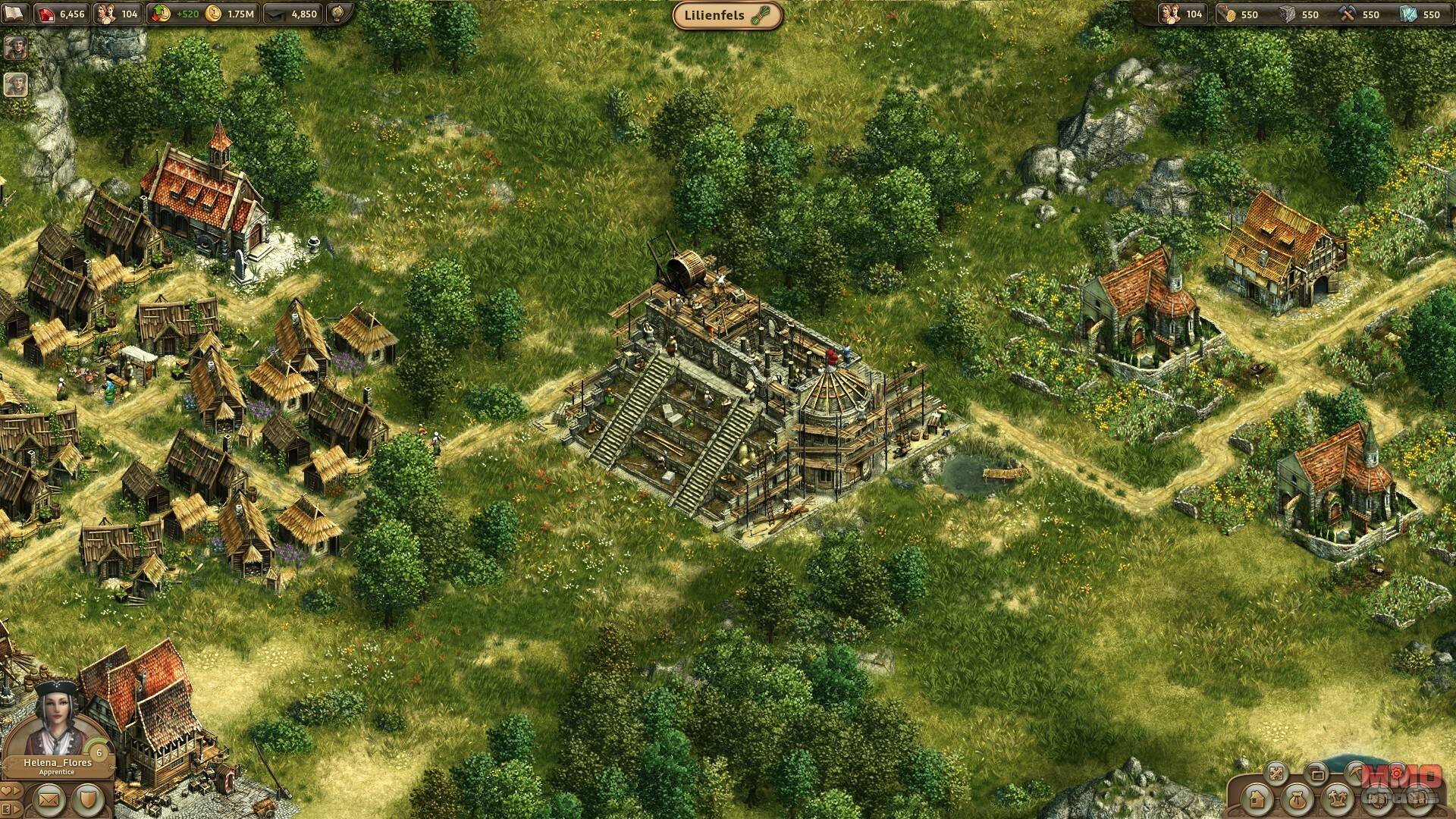Screen dimensions: 1456x819
Task: Click the red rubies currency counter
Action: (x=64, y=14)
